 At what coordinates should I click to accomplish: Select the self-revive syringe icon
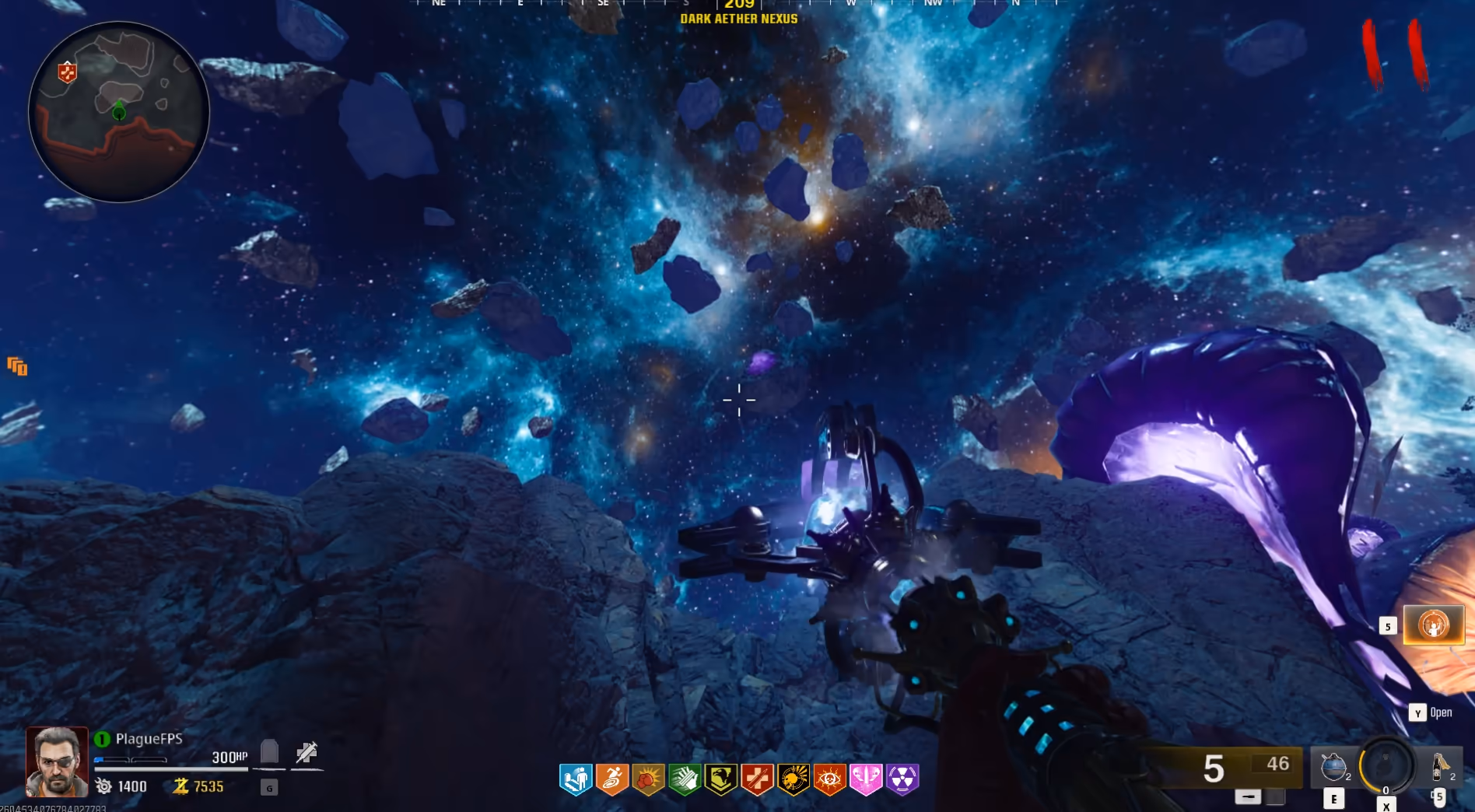tap(307, 752)
